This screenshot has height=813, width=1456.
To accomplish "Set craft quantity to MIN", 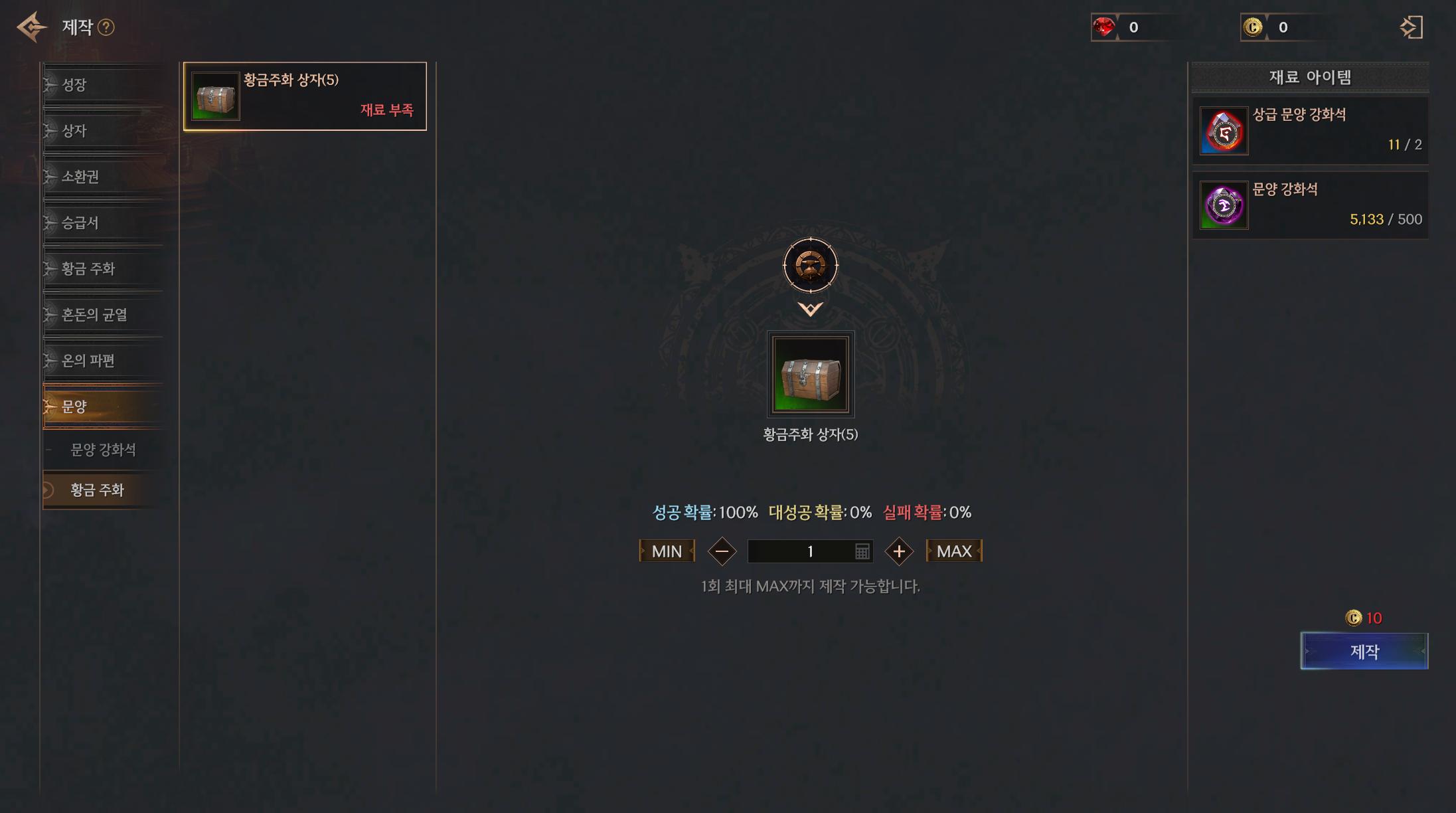I will pos(667,551).
